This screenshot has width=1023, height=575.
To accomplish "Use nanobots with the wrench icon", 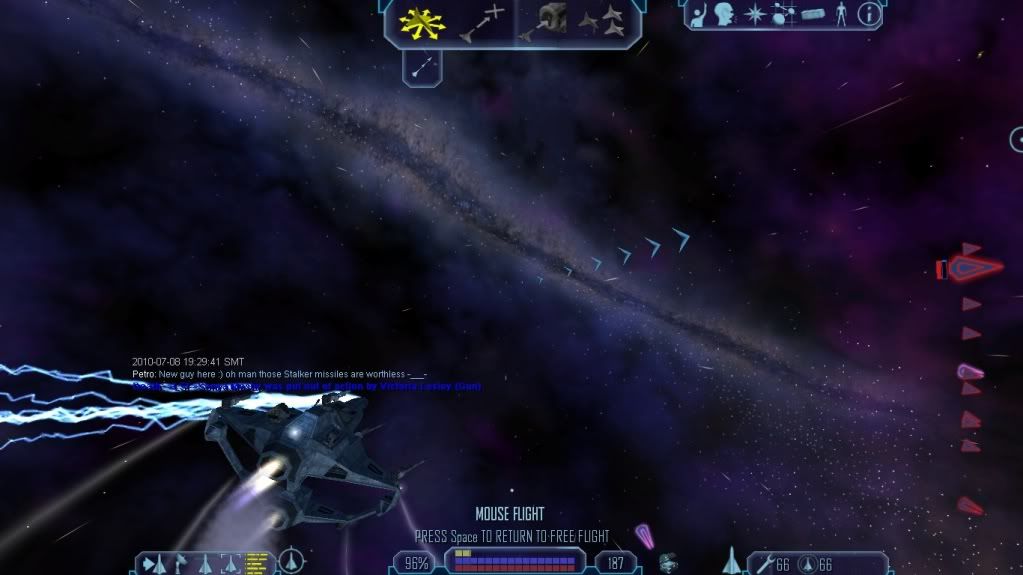I will point(764,564).
